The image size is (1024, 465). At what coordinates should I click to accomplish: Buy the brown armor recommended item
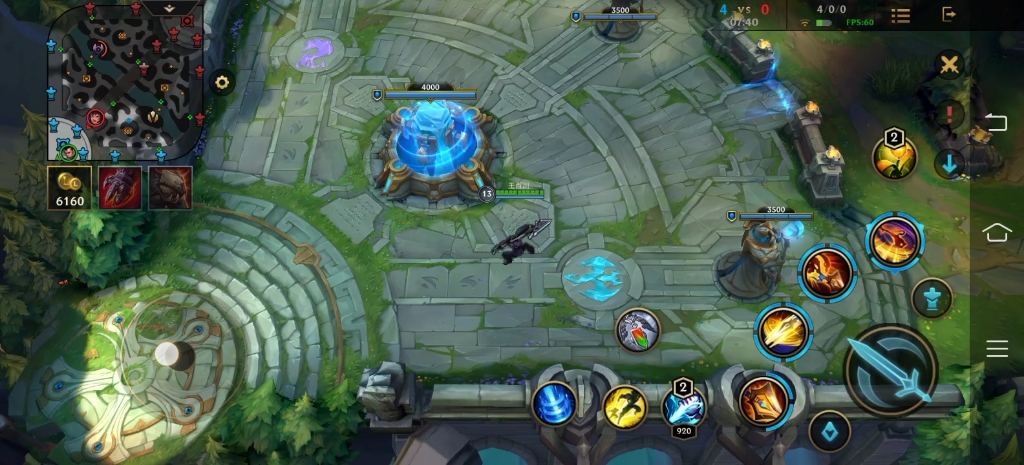click(x=170, y=188)
